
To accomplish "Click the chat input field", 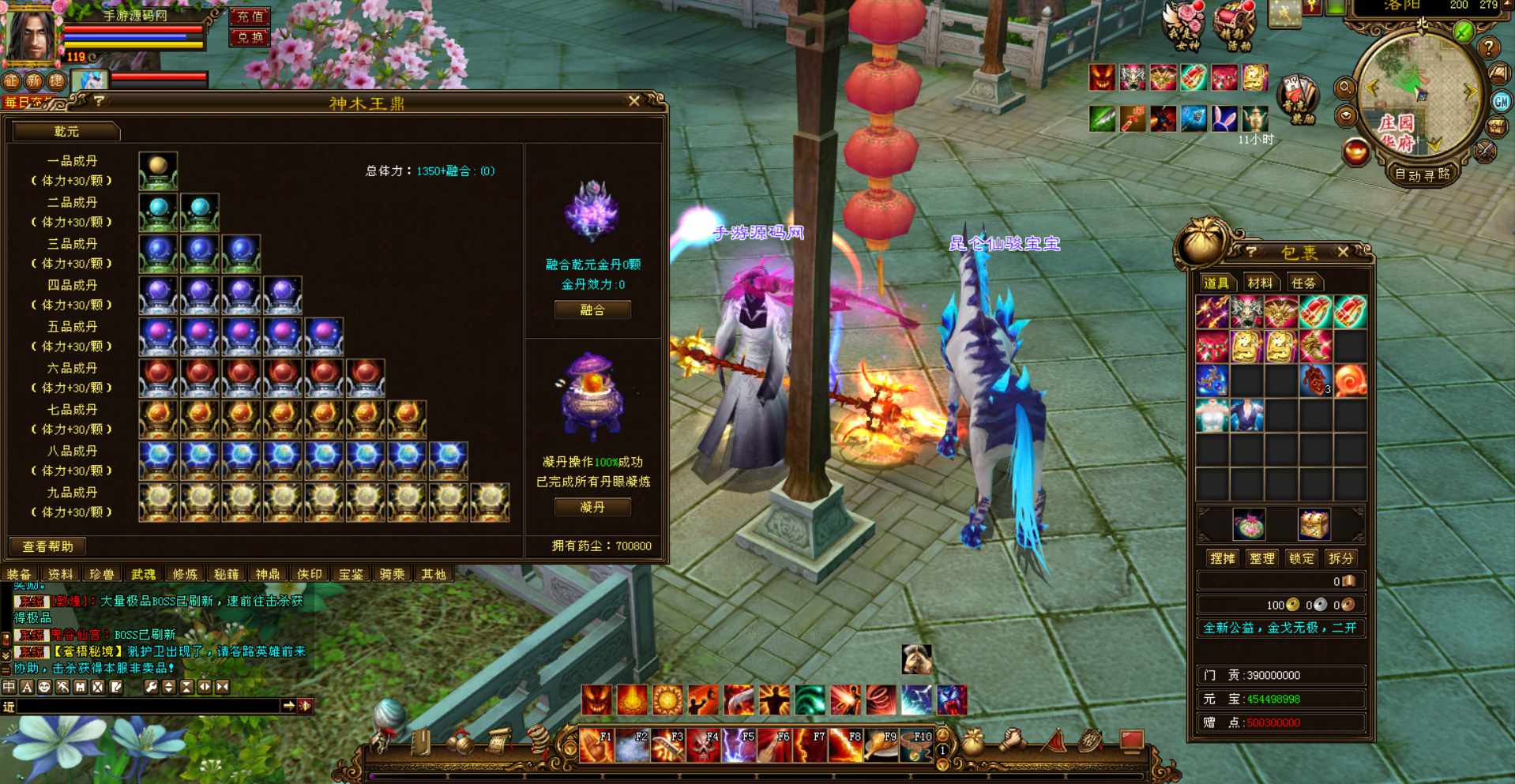I will [148, 706].
